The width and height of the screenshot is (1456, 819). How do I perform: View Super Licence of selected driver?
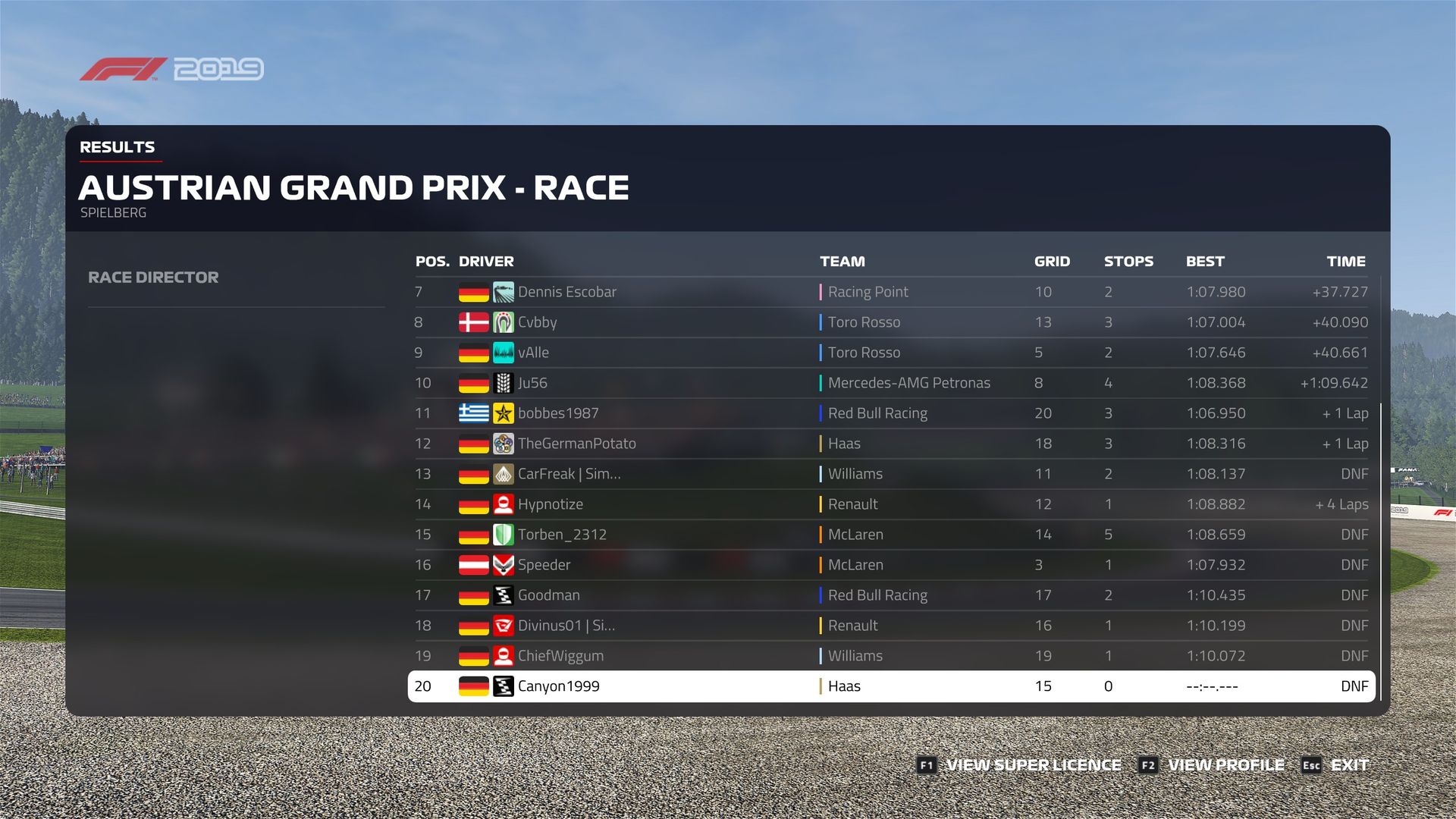pos(1019,765)
